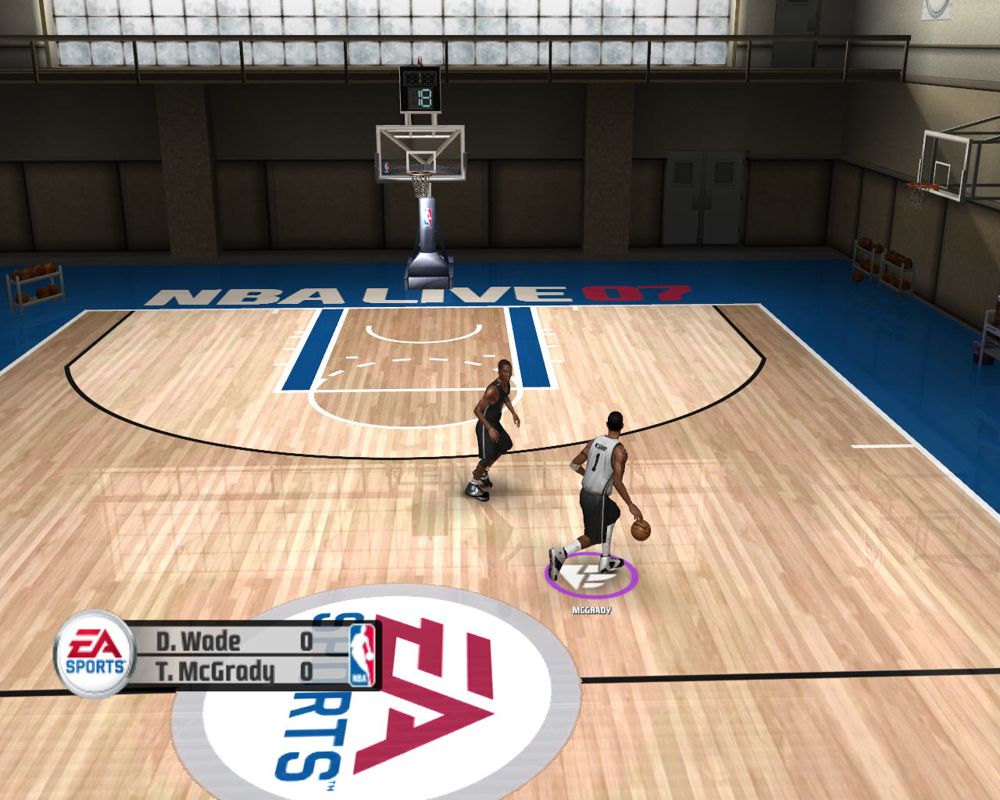The image size is (1000, 800).
Task: Click the NBA logo on the scoreboard
Action: (361, 656)
